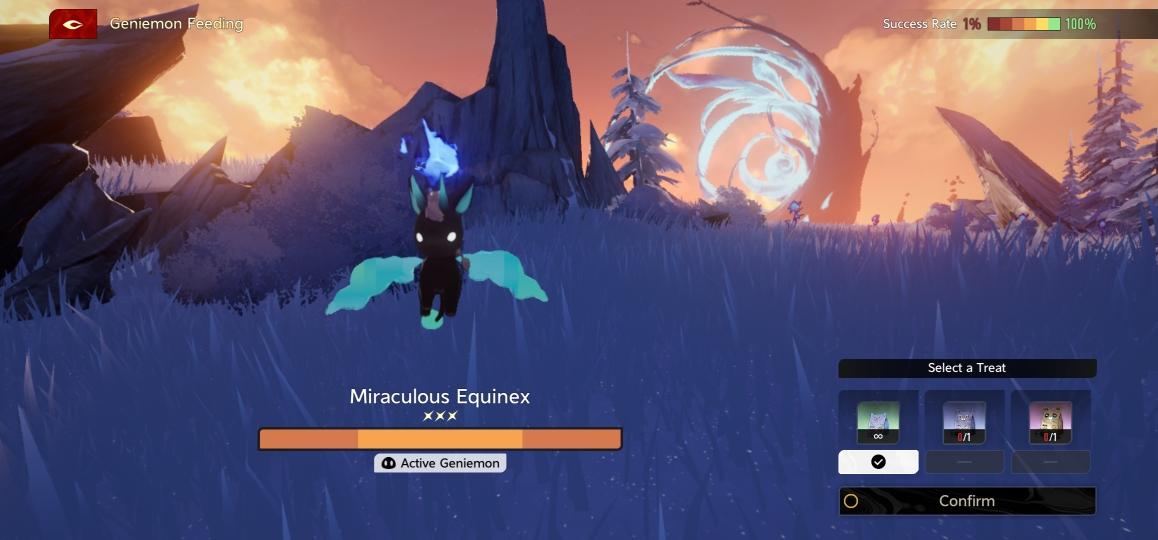Click the red back icon beside Geniemon Feeding
The width and height of the screenshot is (1158, 540).
[x=73, y=24]
